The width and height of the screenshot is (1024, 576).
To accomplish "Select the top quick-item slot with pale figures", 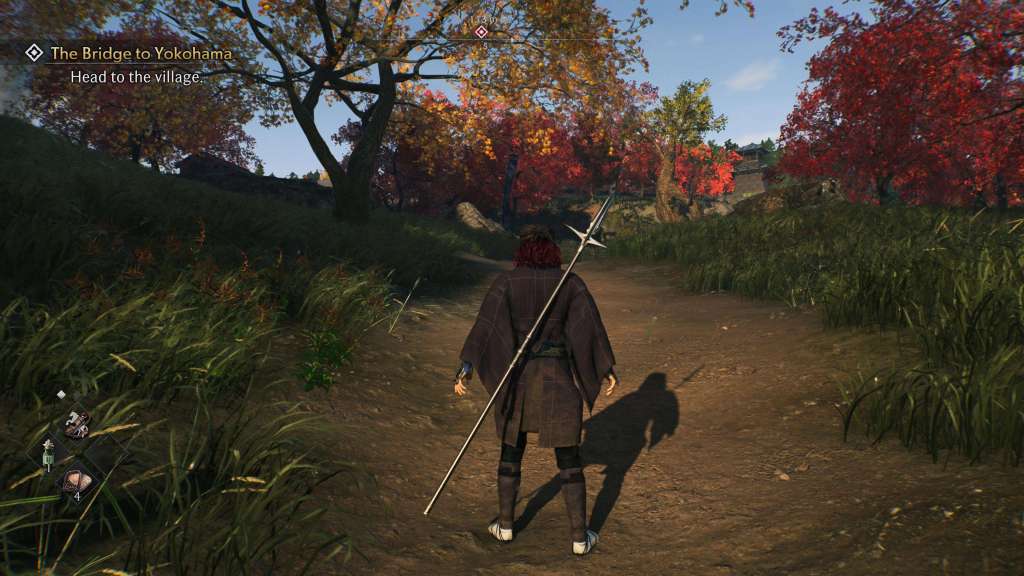I will (76, 423).
